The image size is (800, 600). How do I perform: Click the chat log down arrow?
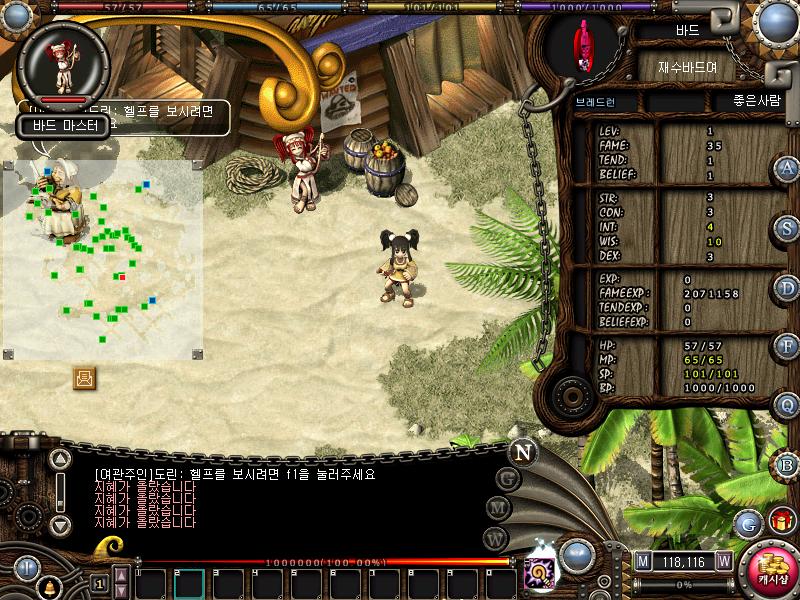61,524
